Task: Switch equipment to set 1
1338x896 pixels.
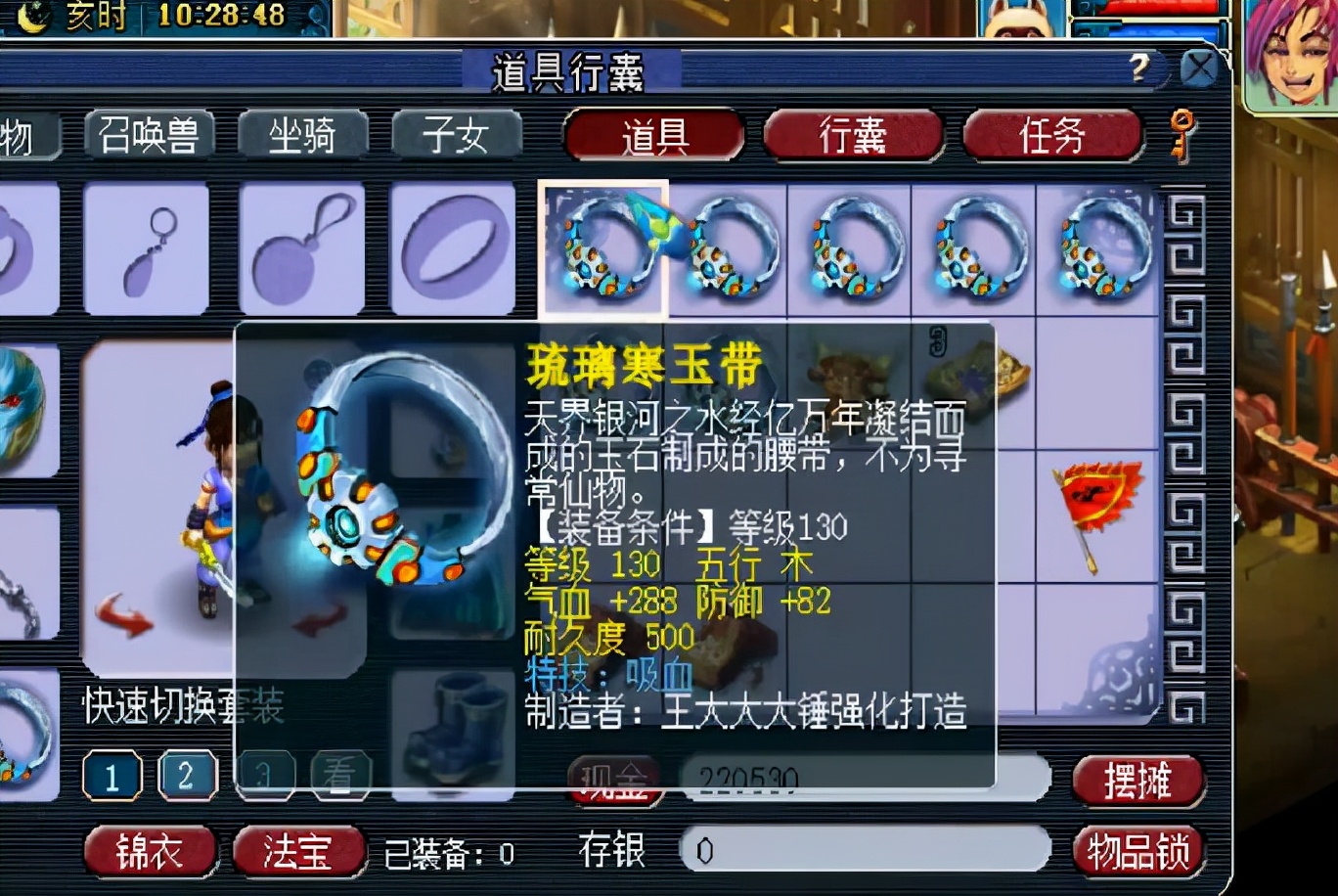Action: [x=112, y=778]
